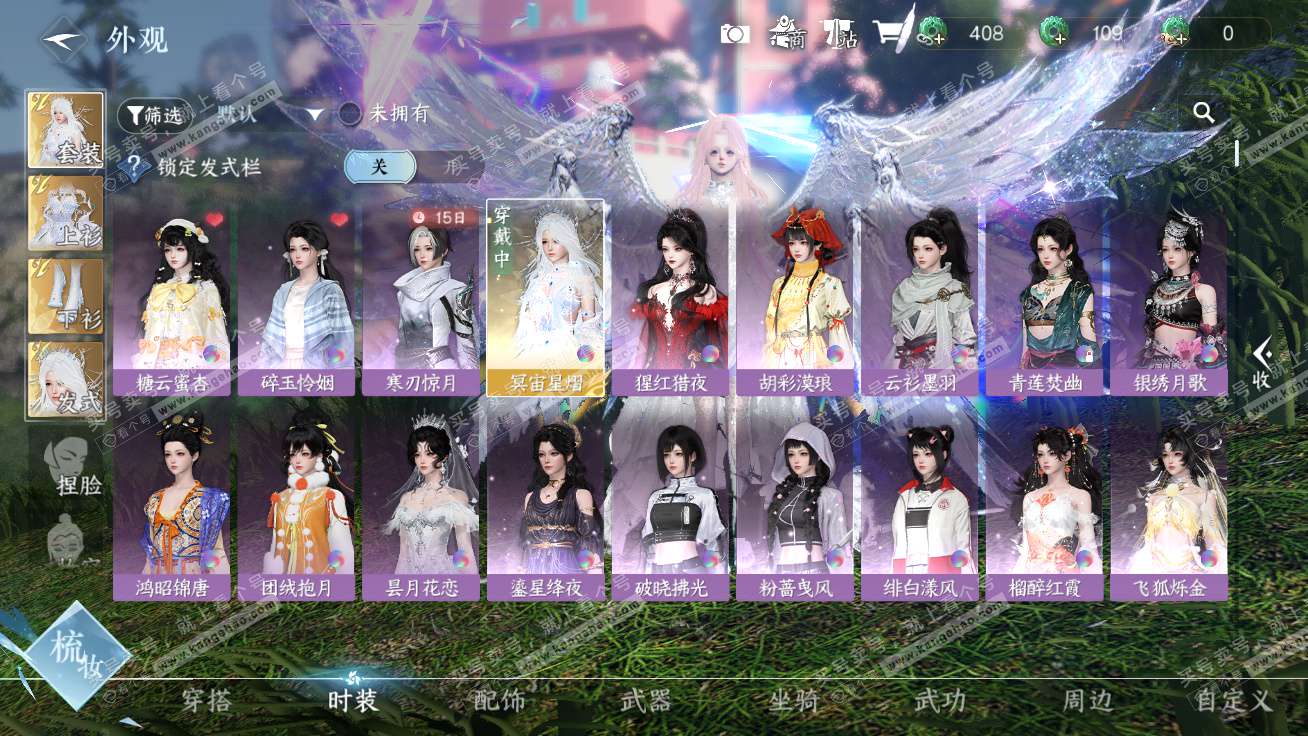Choose the 发式 hairstyle category
Image resolution: width=1308 pixels, height=736 pixels.
[x=66, y=379]
